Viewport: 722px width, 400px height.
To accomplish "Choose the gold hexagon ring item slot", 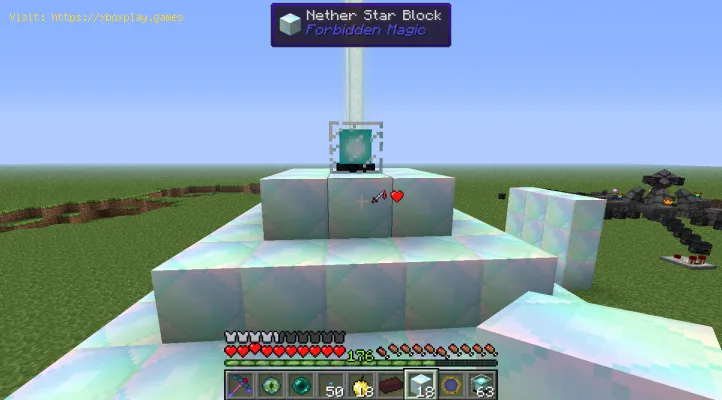I will pos(449,385).
